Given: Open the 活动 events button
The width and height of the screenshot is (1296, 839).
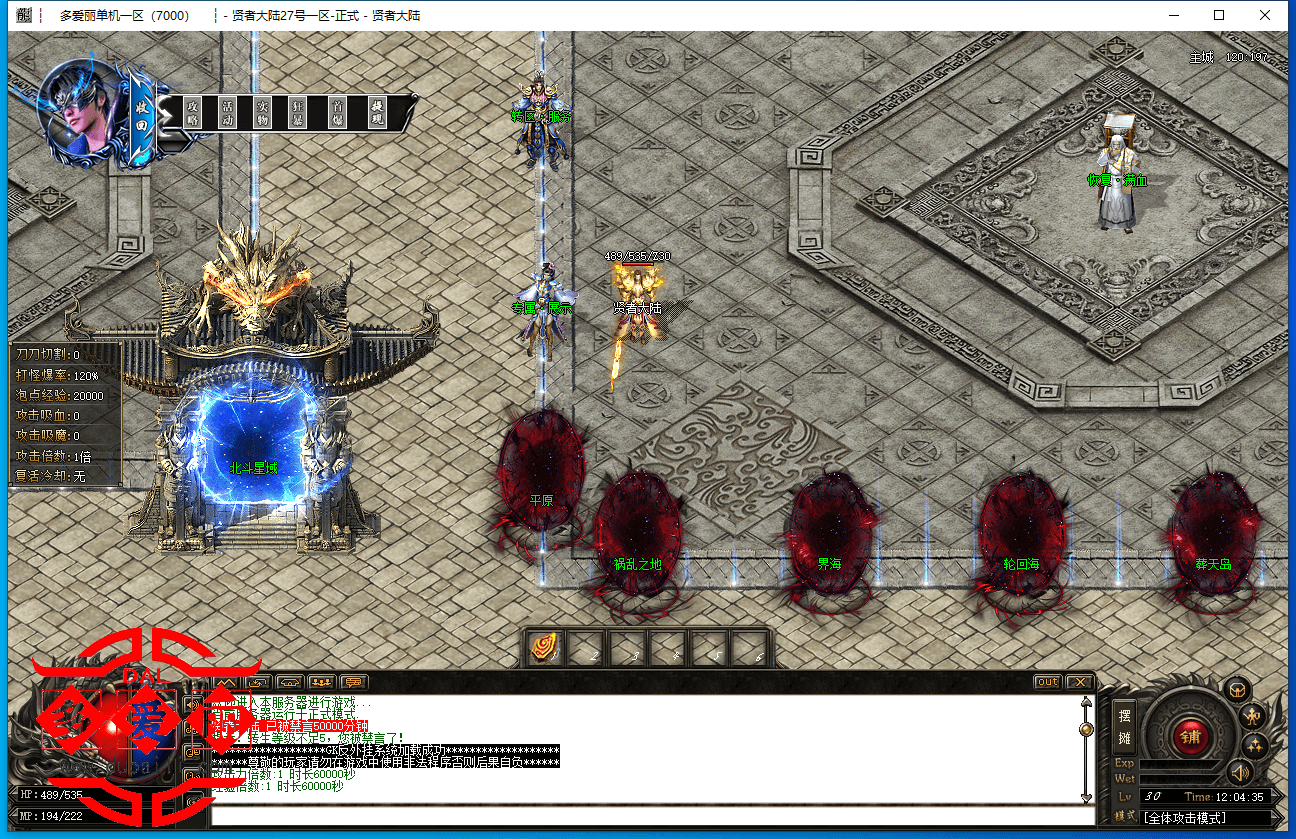Looking at the screenshot, I should coord(228,112).
